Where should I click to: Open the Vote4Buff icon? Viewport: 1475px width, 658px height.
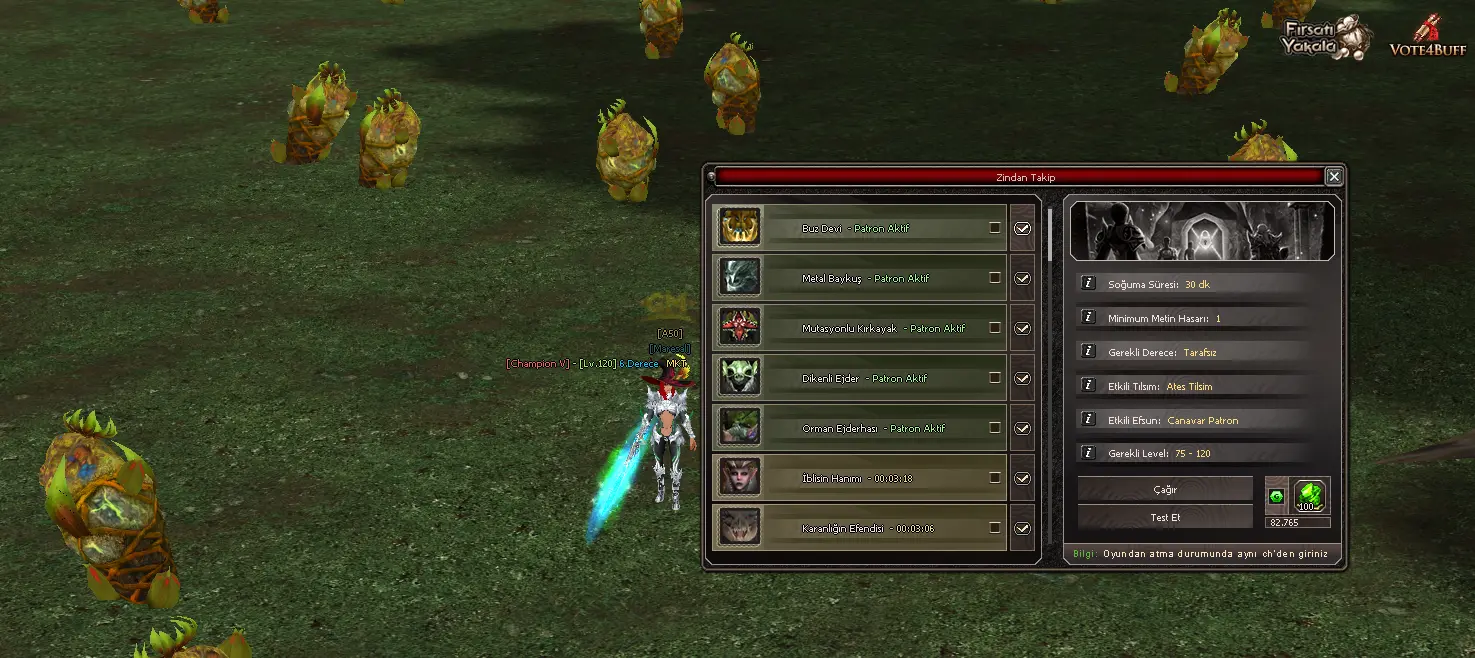coord(1427,36)
